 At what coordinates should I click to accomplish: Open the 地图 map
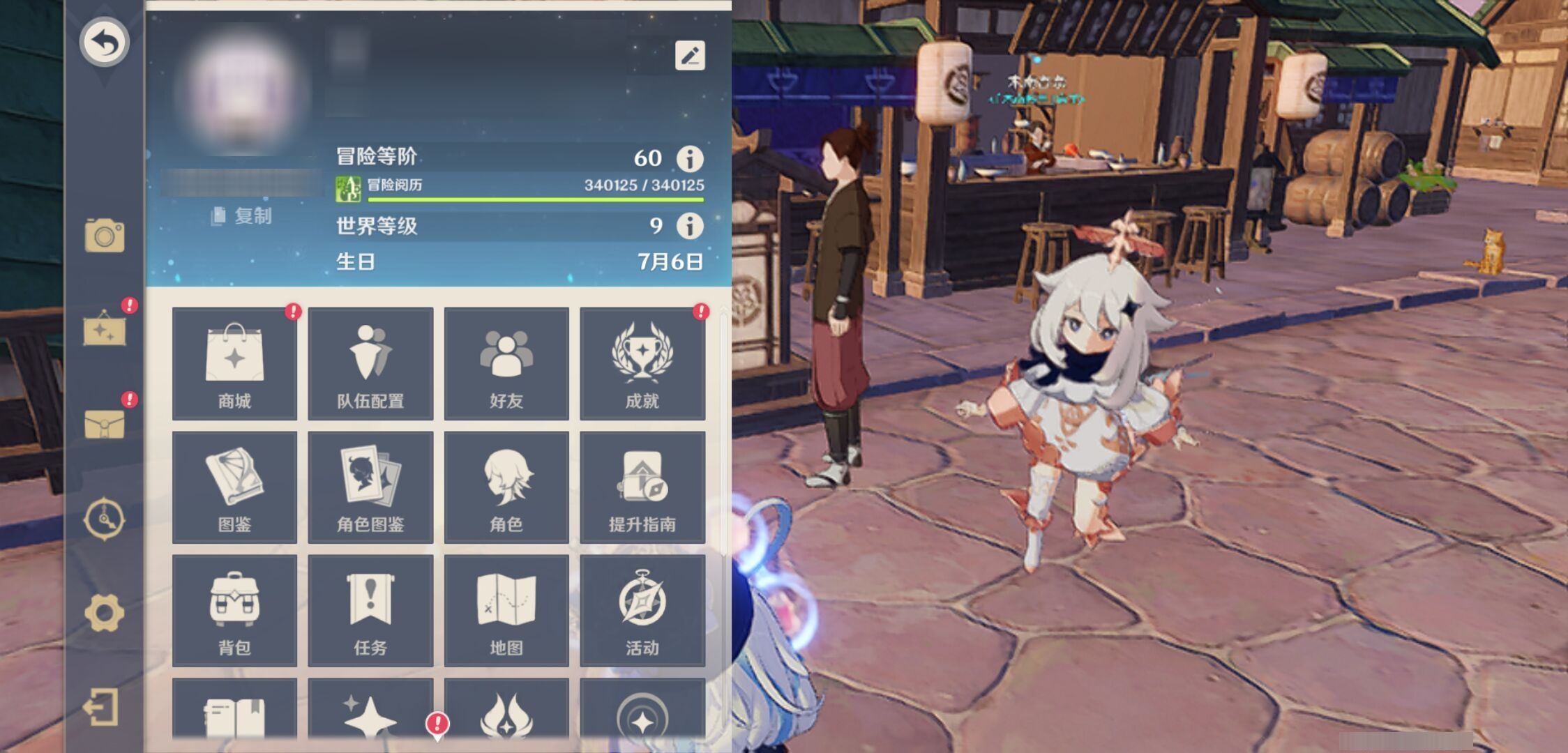506,610
